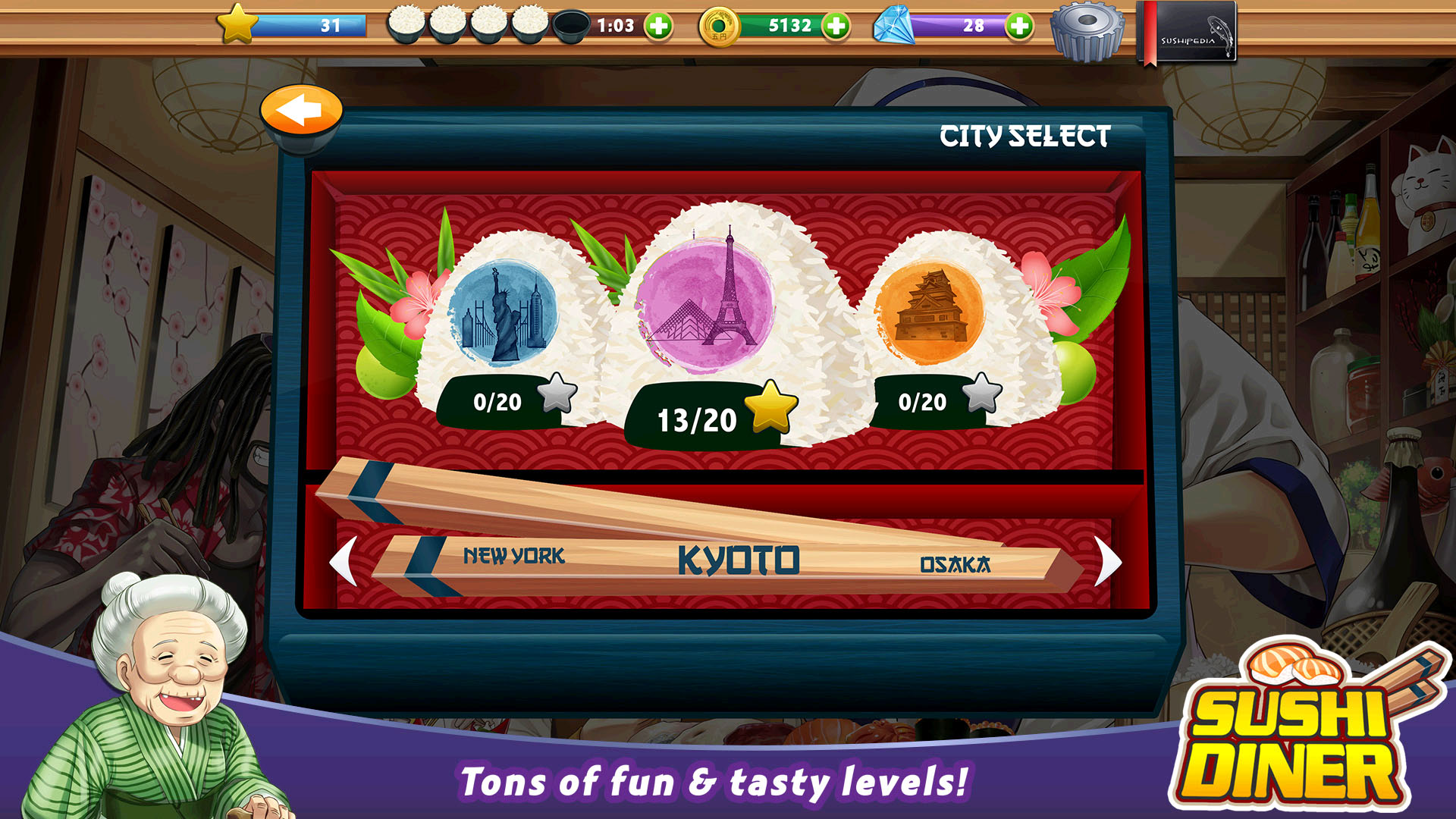Image resolution: width=1456 pixels, height=819 pixels.
Task: Click the left arrow to scroll cities
Action: click(343, 559)
